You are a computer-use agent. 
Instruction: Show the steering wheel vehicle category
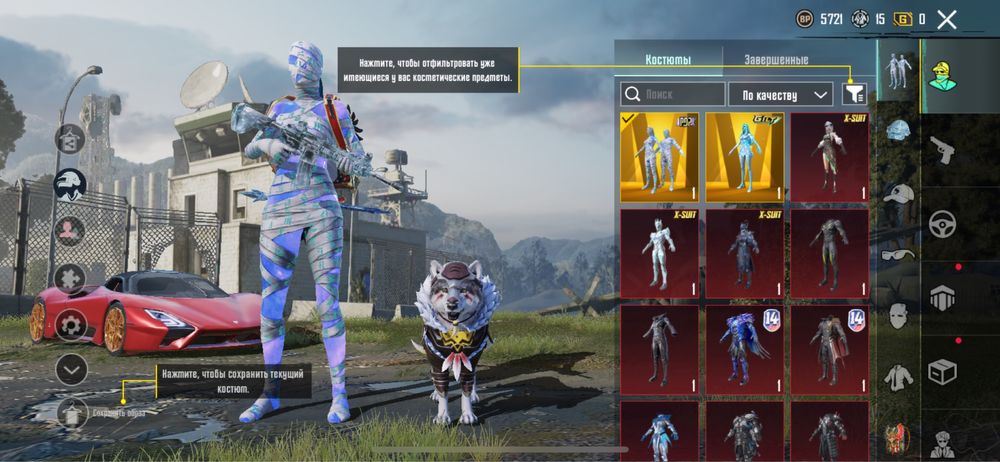pyautogui.click(x=943, y=223)
